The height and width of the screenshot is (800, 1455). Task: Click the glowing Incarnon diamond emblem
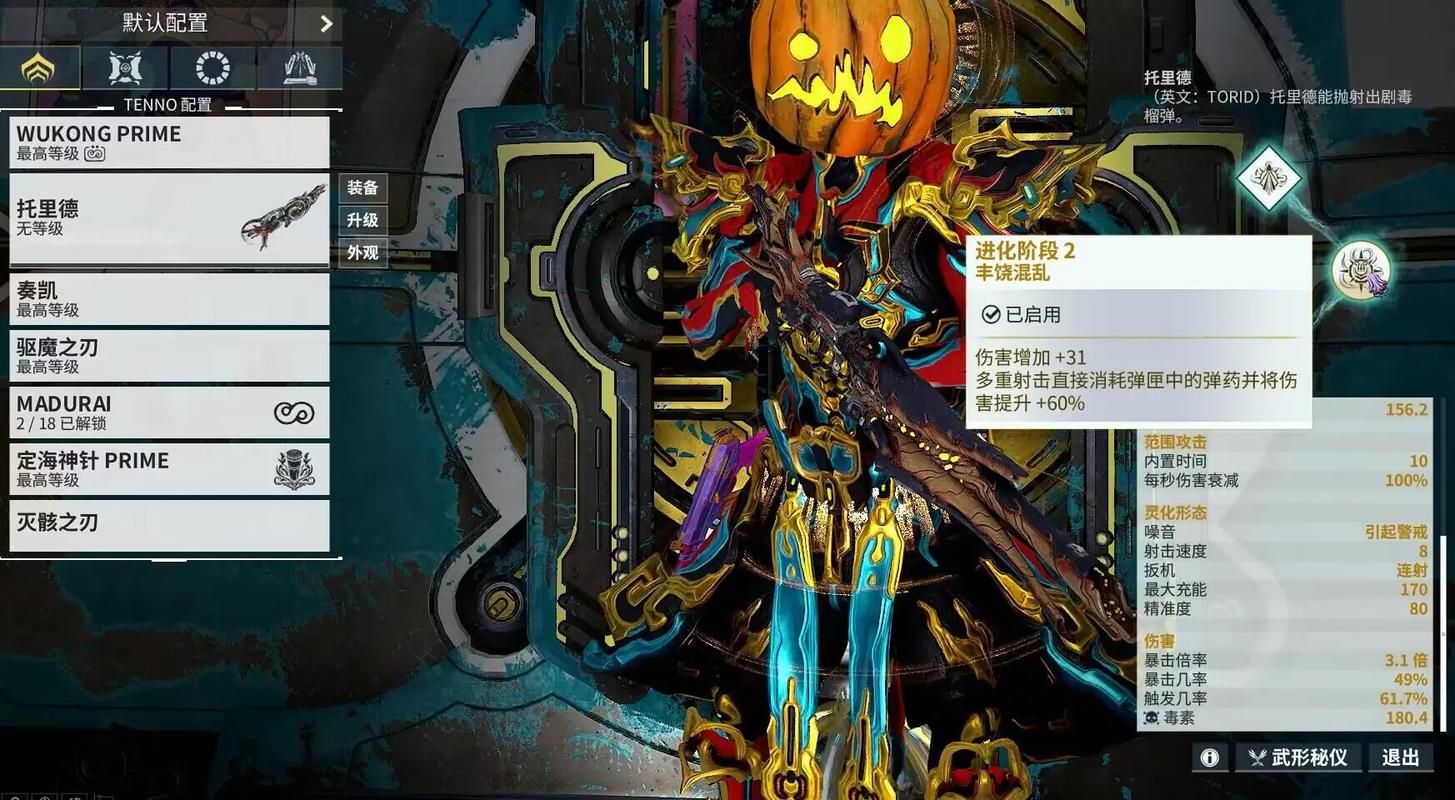[1268, 180]
